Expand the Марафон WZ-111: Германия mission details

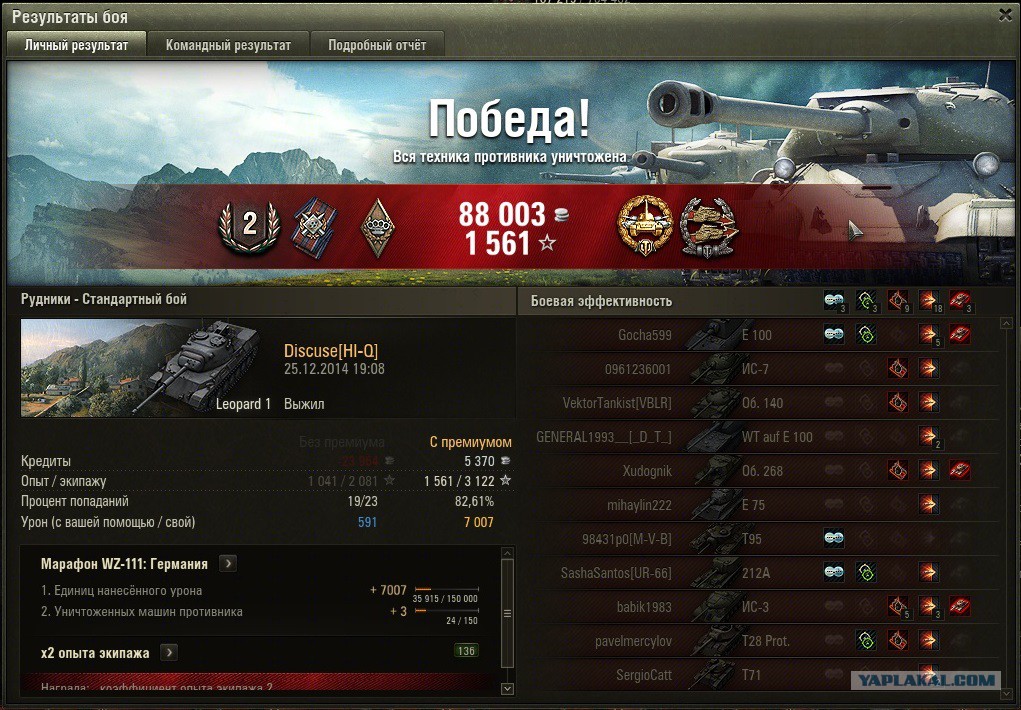pyautogui.click(x=228, y=564)
